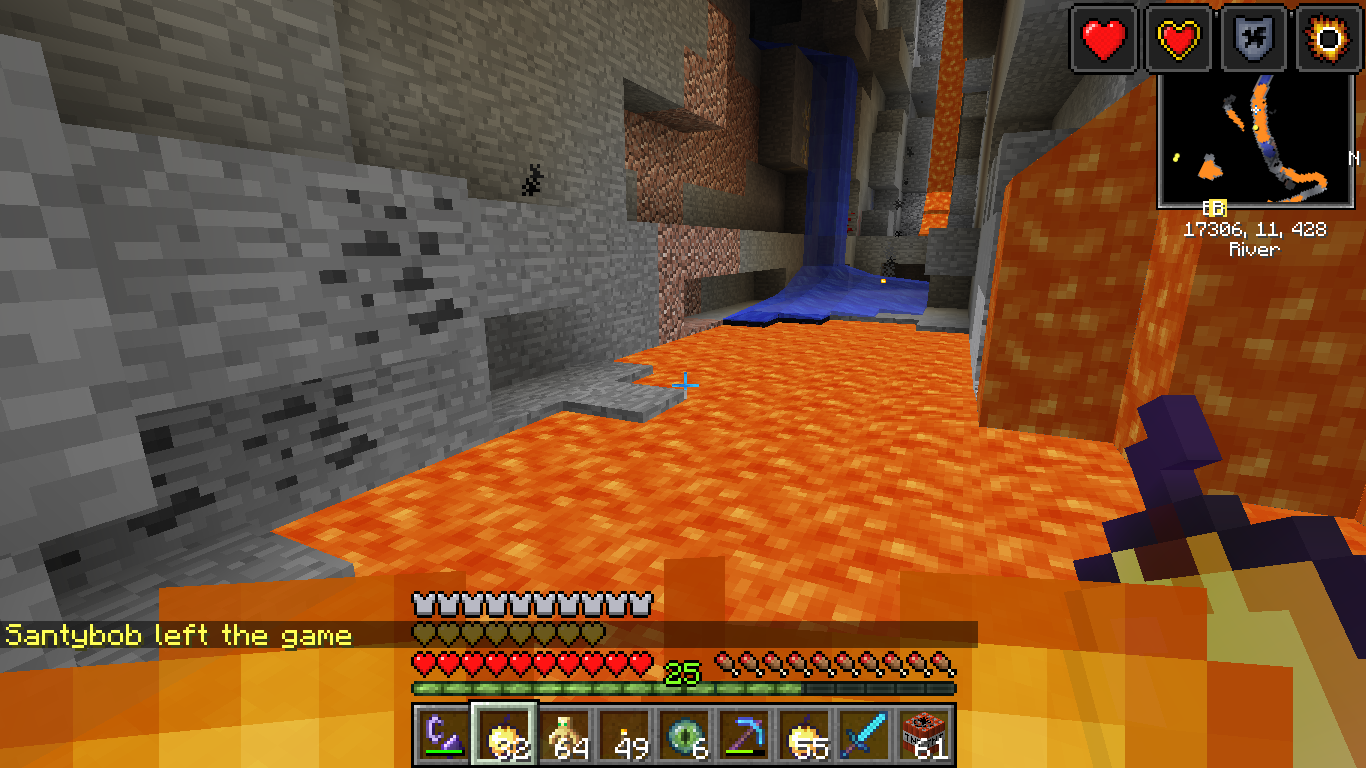Switch to the pickaxe hotbar slot
1366x768 pixels.
tap(745, 736)
